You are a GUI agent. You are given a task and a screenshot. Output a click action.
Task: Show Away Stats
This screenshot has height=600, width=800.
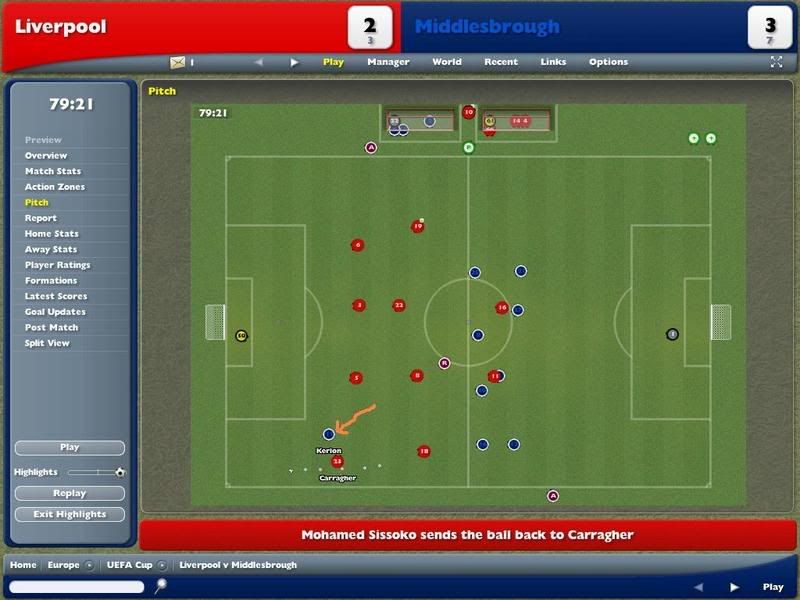(51, 249)
